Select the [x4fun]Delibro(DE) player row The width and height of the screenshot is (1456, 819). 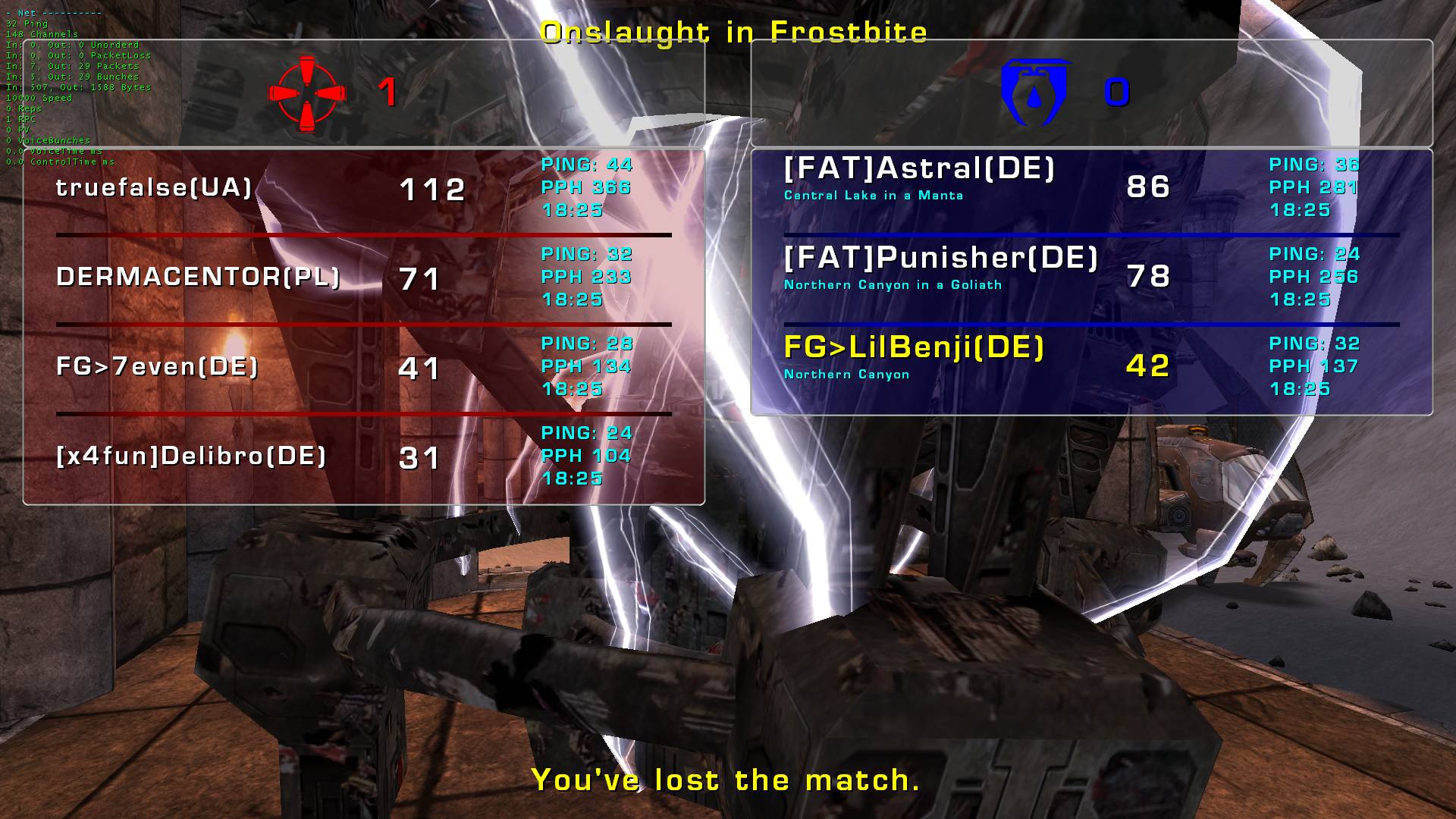191,457
